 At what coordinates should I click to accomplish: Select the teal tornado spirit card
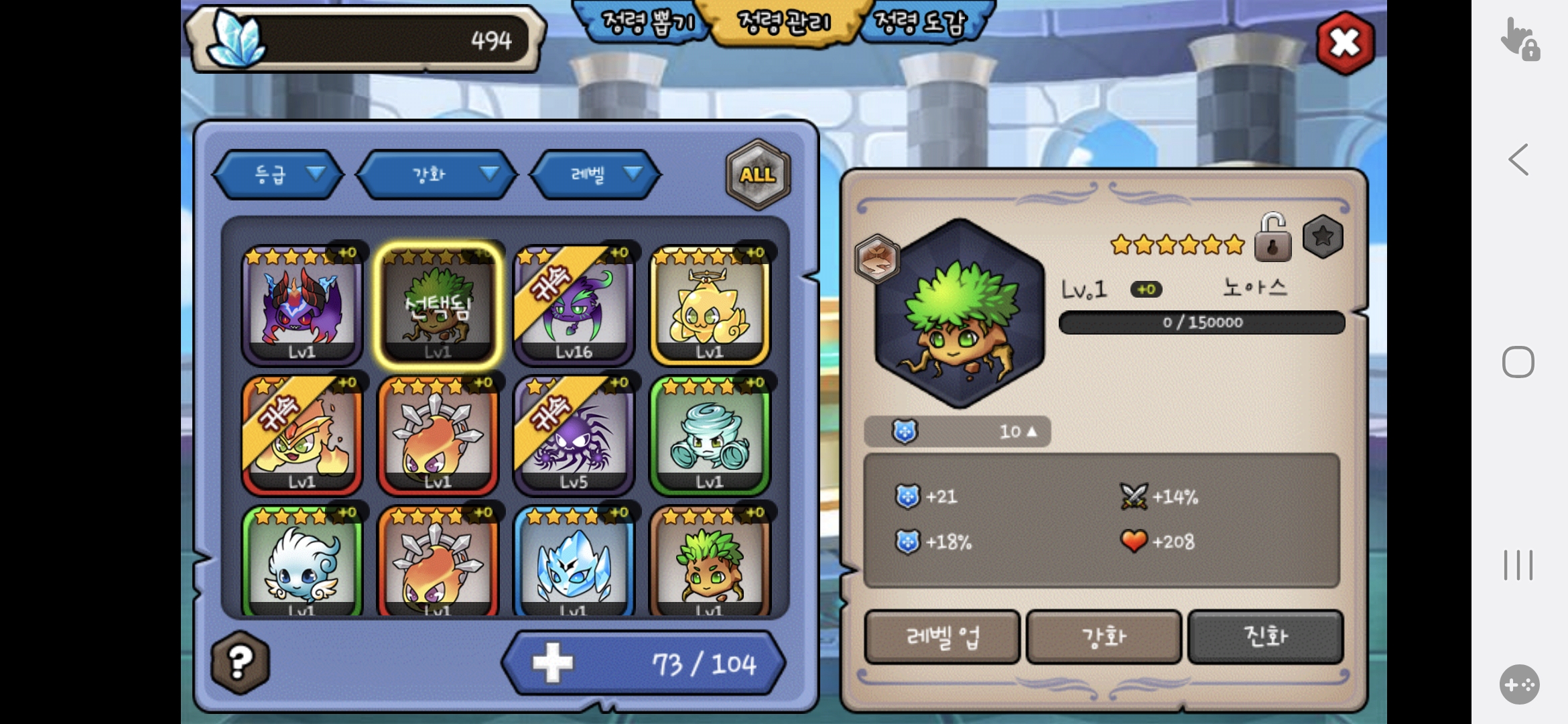(x=710, y=436)
